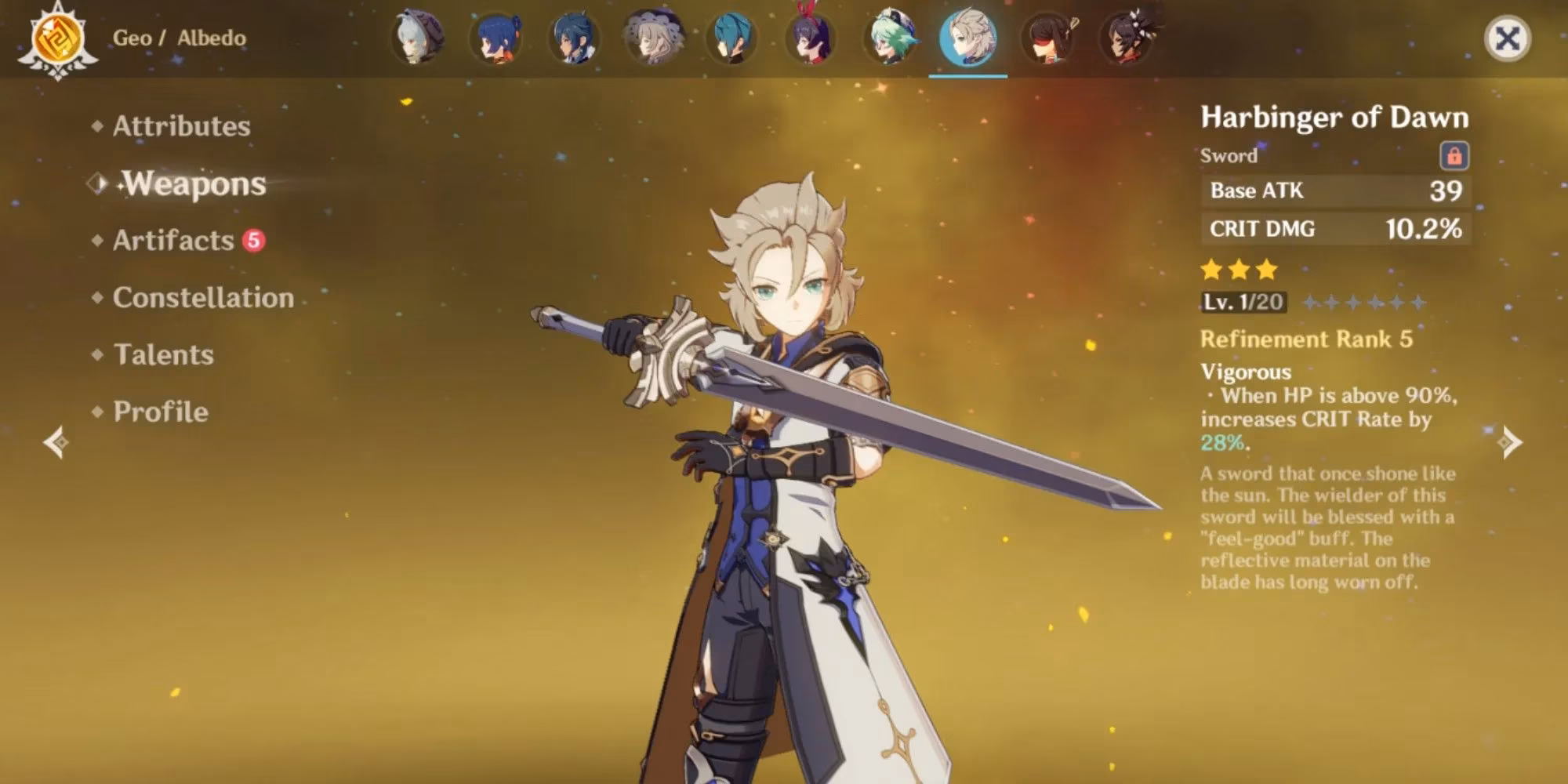Go to the Constellation section
Image resolution: width=1568 pixels, height=784 pixels.
[x=203, y=298]
